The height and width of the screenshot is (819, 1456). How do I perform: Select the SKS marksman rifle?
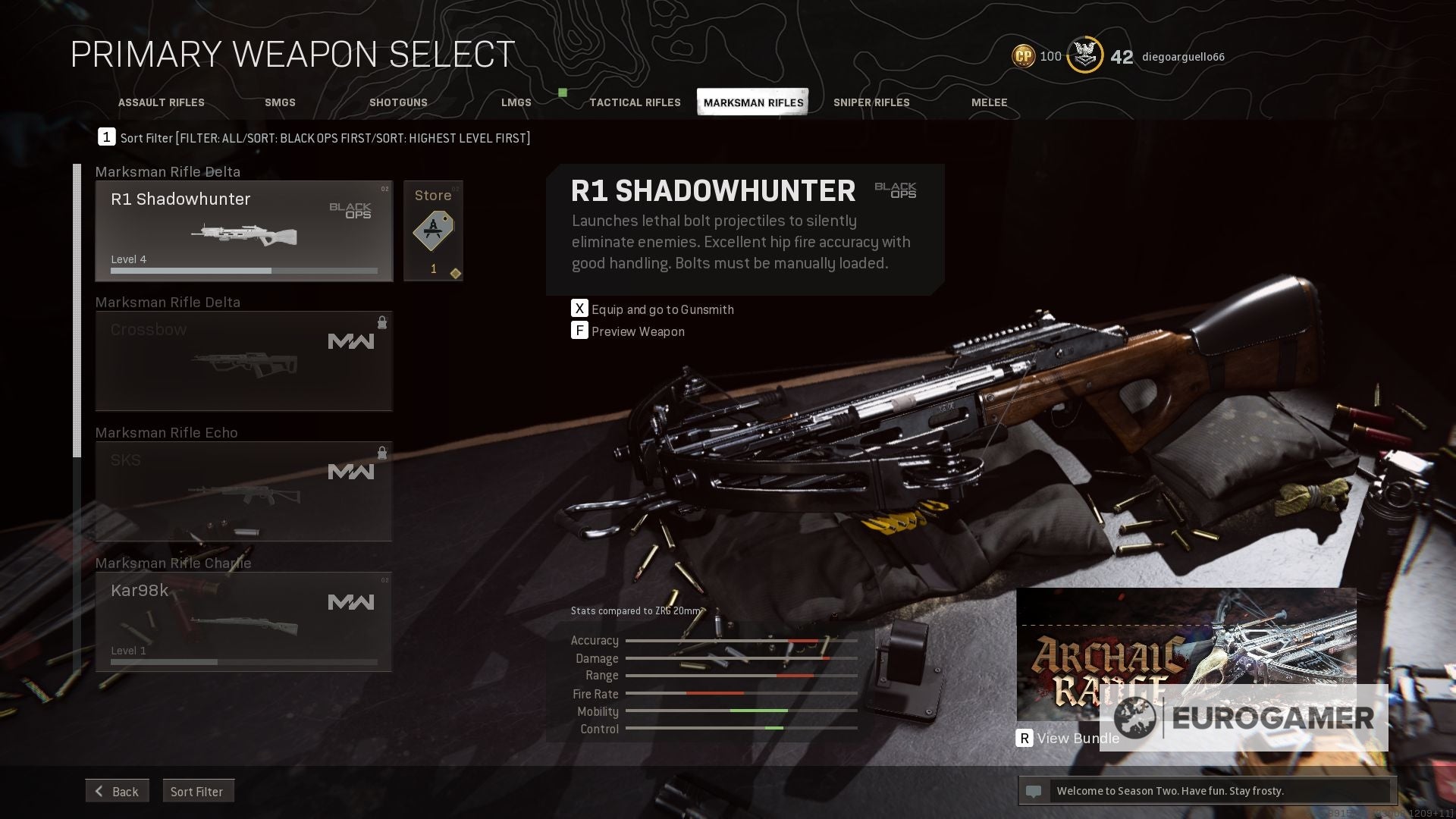pos(243,491)
